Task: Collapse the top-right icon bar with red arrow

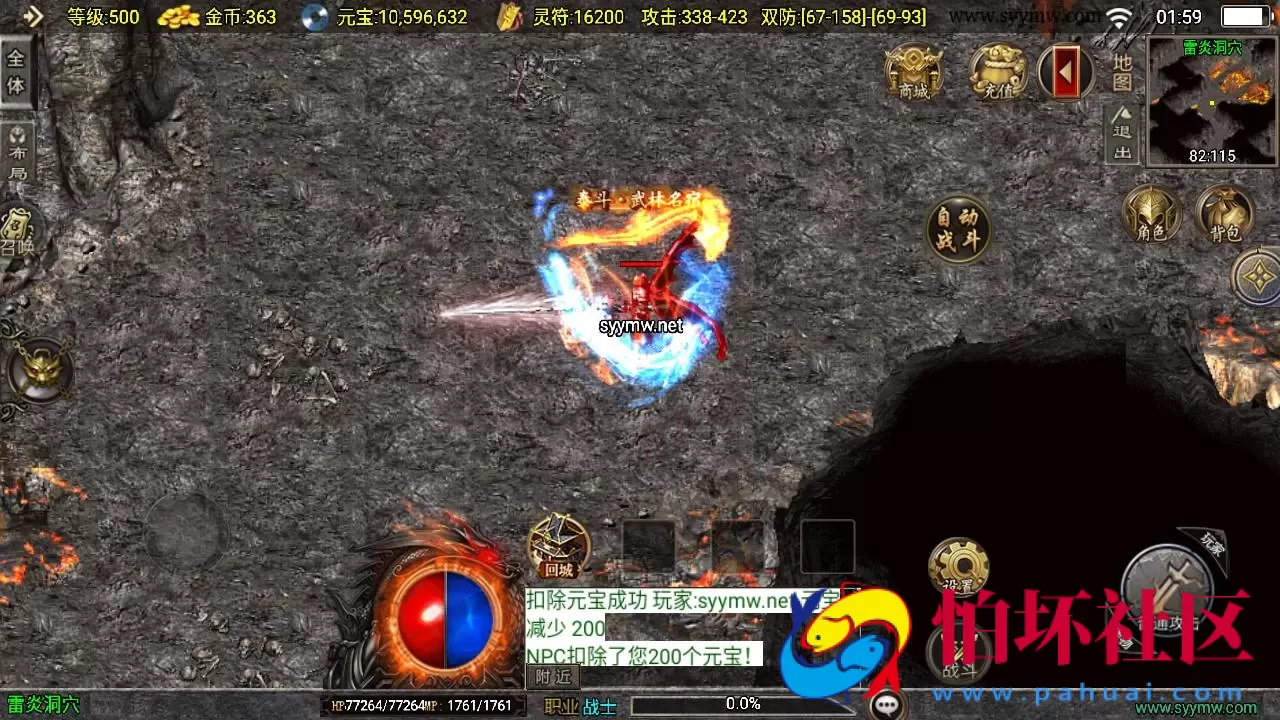Action: (1066, 73)
